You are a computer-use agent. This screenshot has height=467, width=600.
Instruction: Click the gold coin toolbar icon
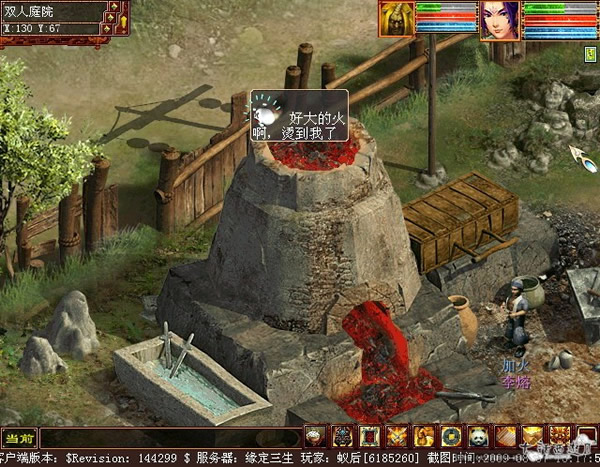tap(451, 436)
